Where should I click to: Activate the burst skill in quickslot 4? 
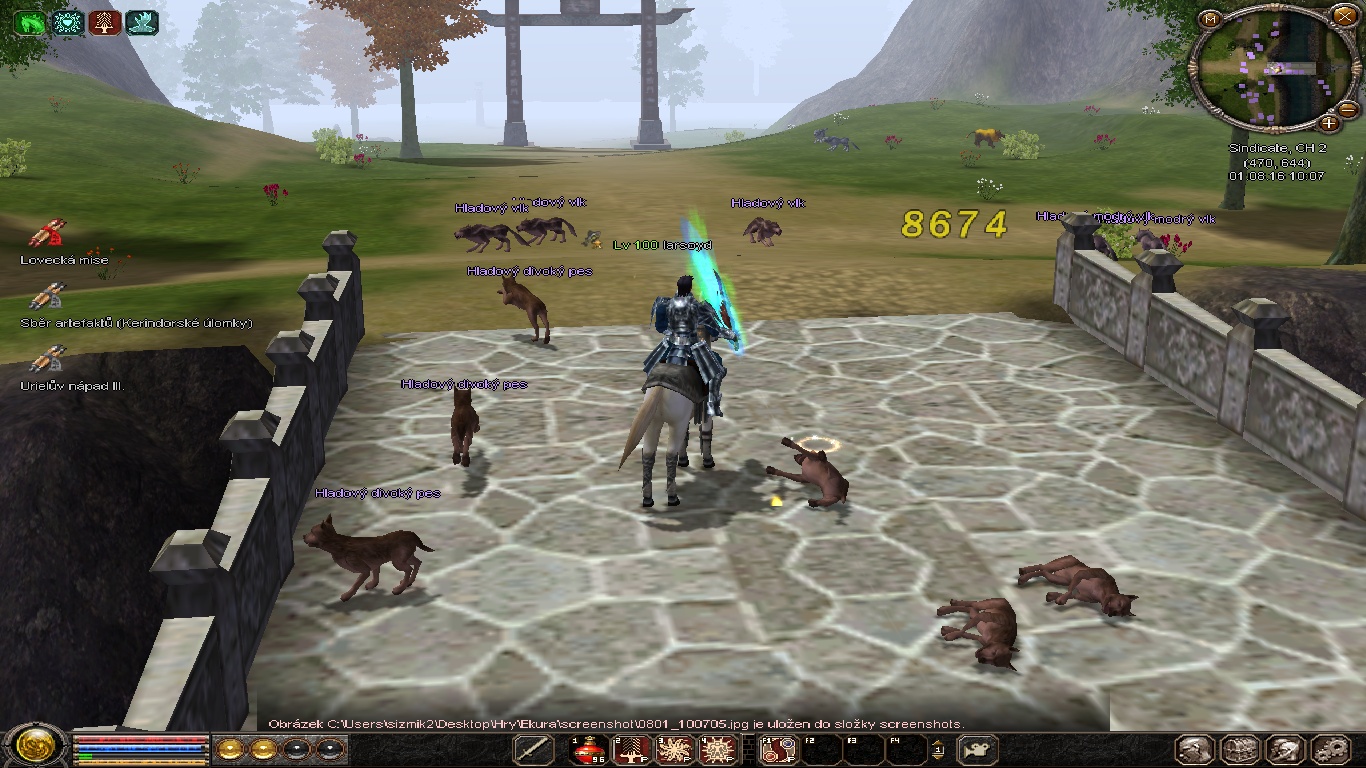point(717,749)
